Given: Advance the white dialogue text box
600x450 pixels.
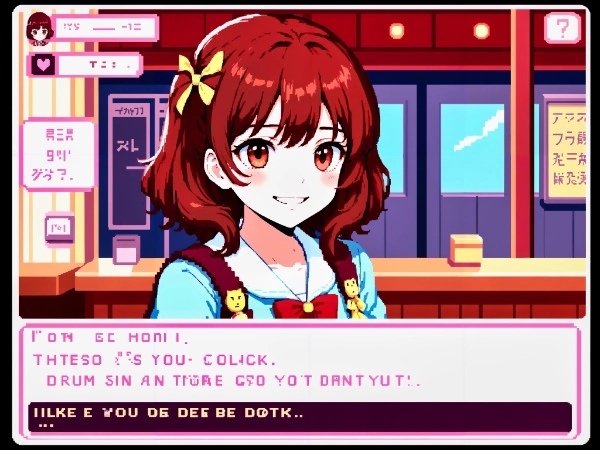Looking at the screenshot, I should point(298,362).
